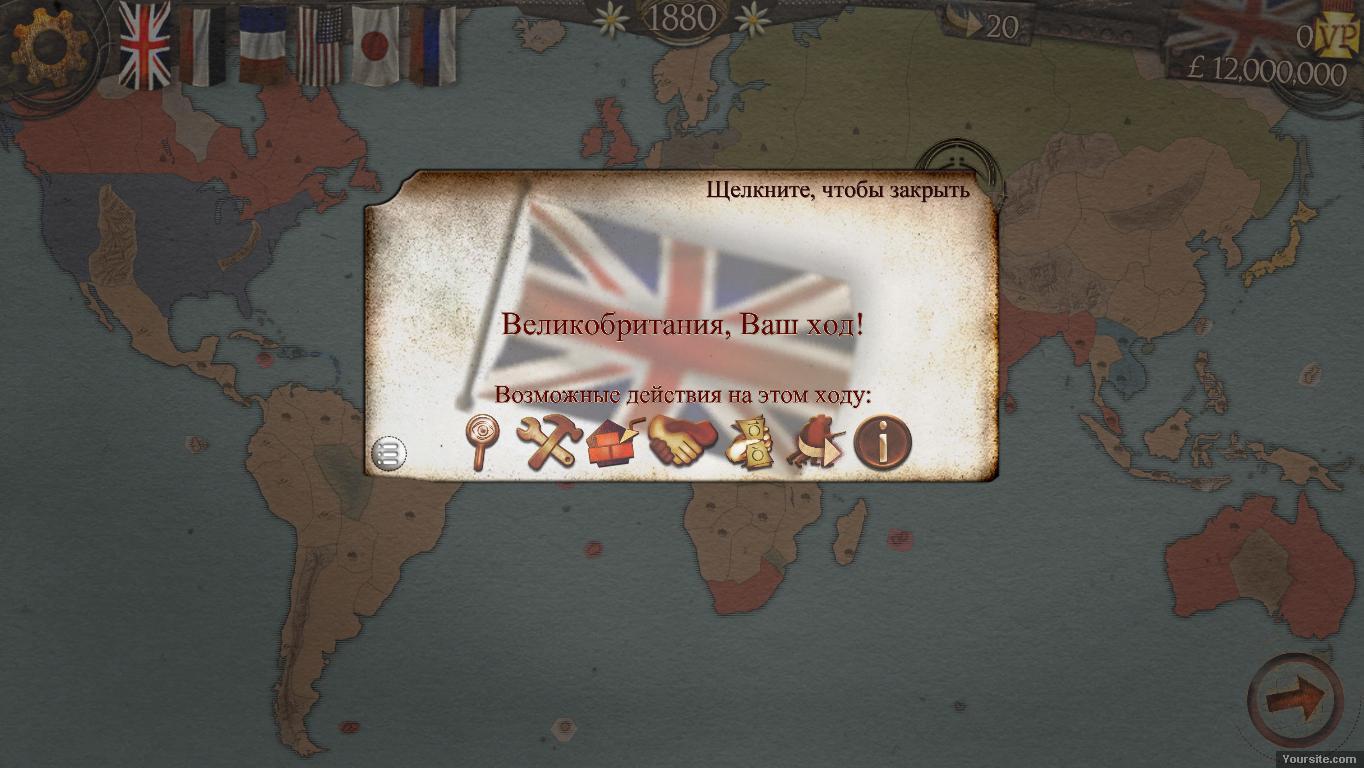Image resolution: width=1364 pixels, height=768 pixels.
Task: Click the small round list button
Action: tap(388, 454)
